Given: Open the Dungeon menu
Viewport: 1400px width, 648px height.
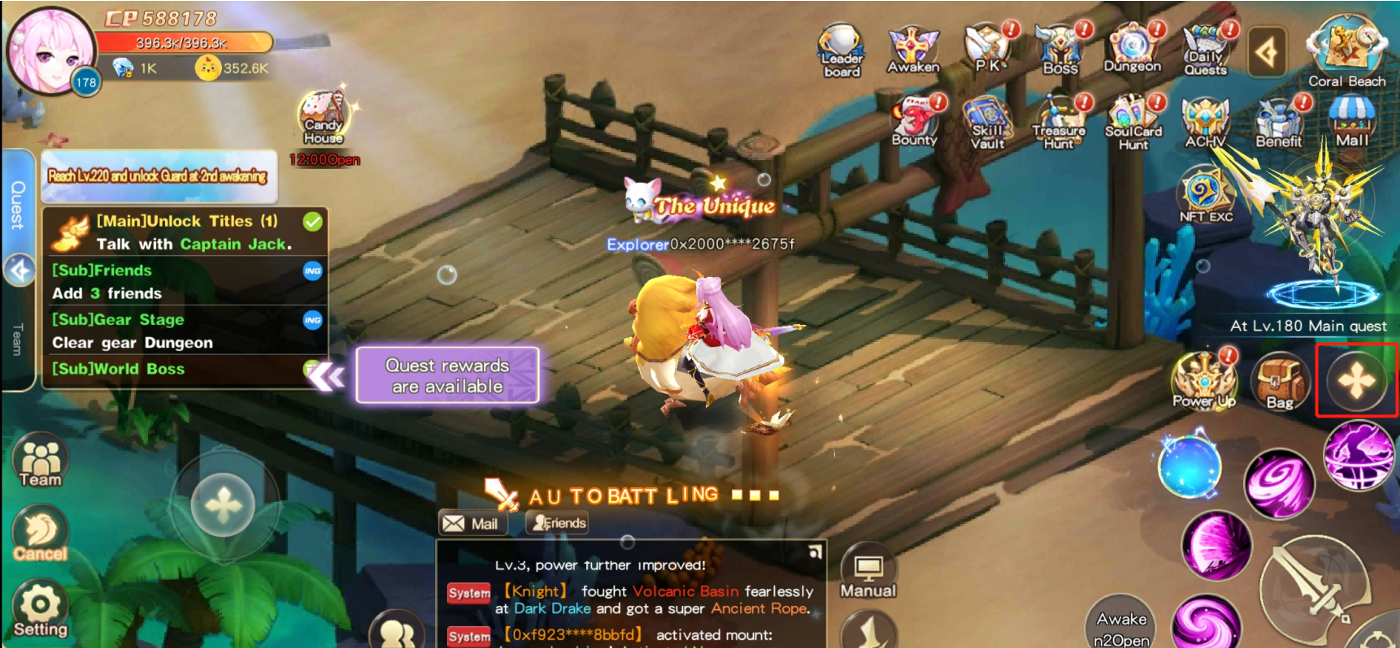Looking at the screenshot, I should [1132, 48].
